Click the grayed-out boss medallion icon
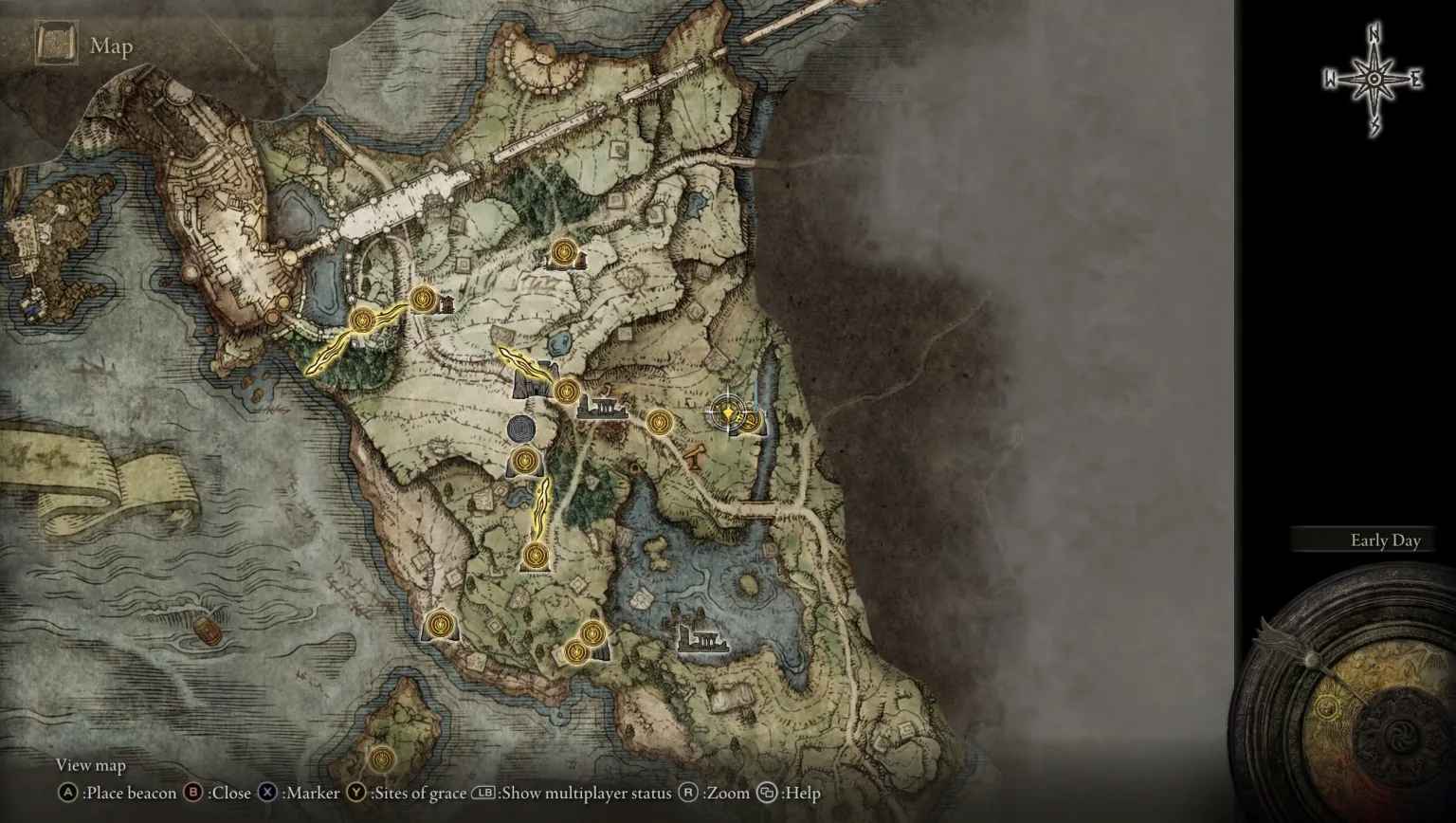The image size is (1456, 823). pyautogui.click(x=519, y=429)
